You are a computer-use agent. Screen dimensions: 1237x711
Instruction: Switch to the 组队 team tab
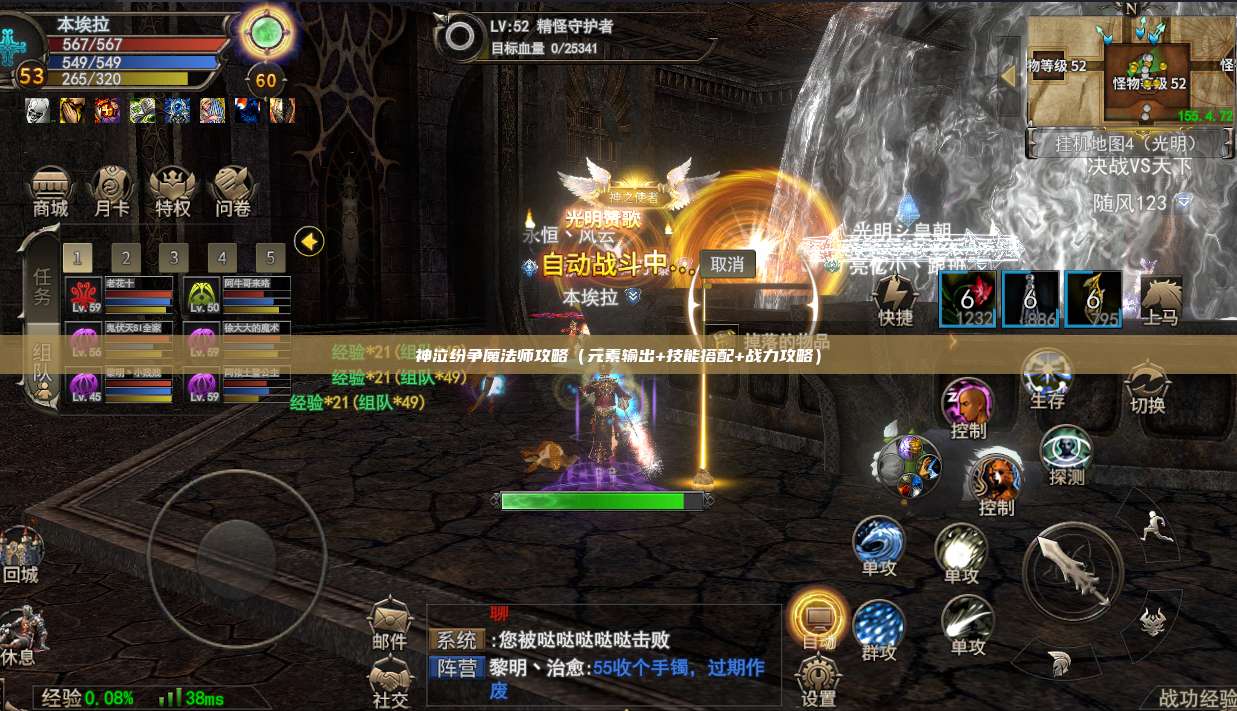[x=40, y=364]
